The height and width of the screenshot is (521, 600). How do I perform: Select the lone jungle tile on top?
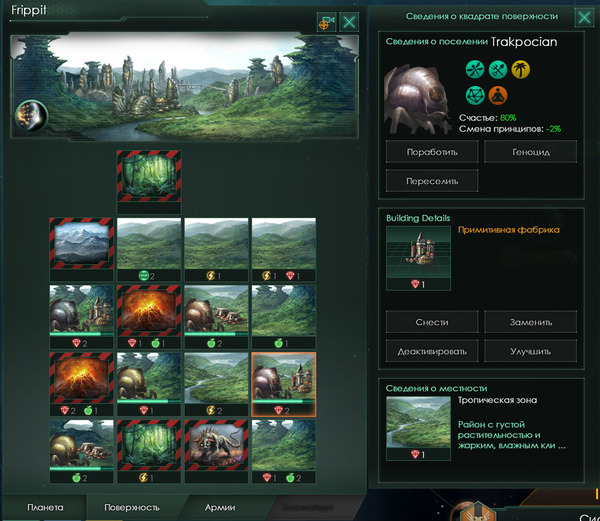coord(149,176)
